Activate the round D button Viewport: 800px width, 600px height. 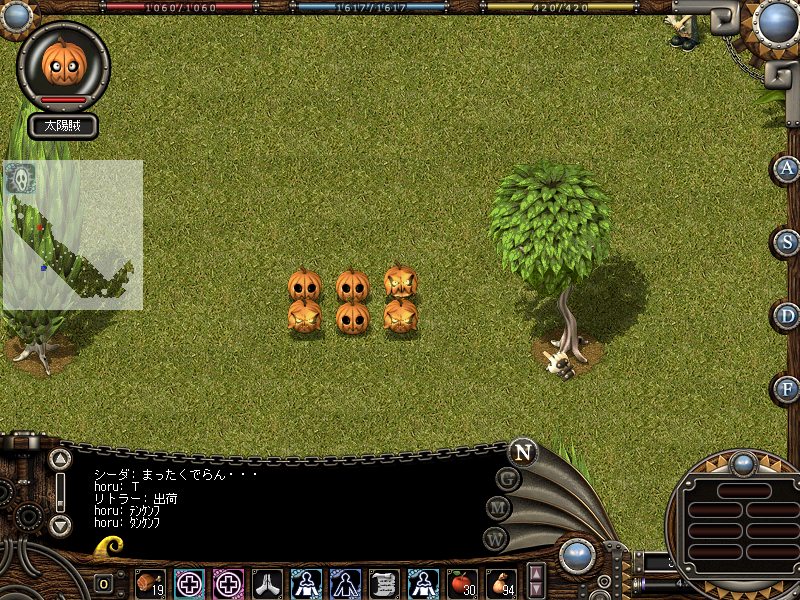pos(788,316)
